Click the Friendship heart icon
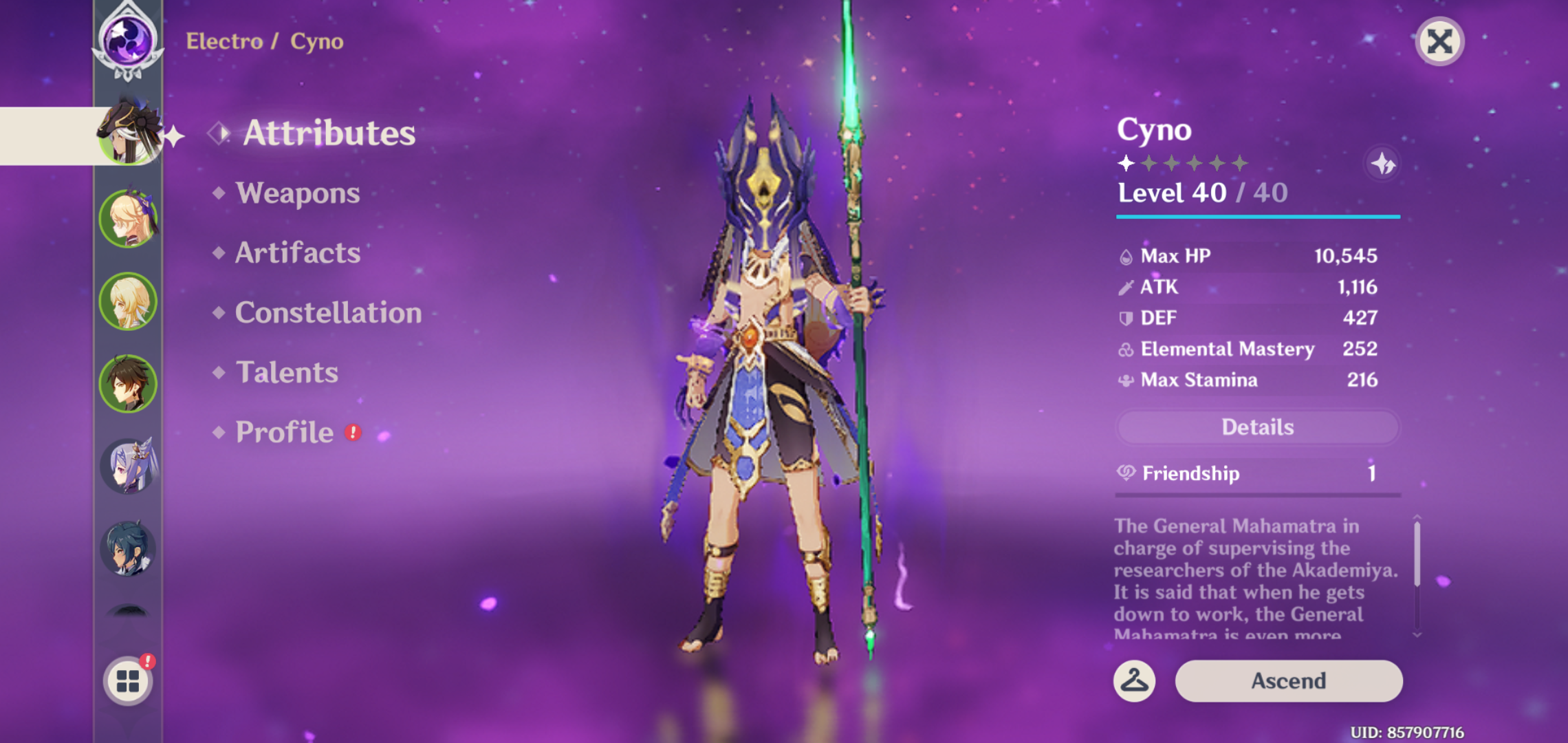Image resolution: width=1568 pixels, height=743 pixels. 1125,473
